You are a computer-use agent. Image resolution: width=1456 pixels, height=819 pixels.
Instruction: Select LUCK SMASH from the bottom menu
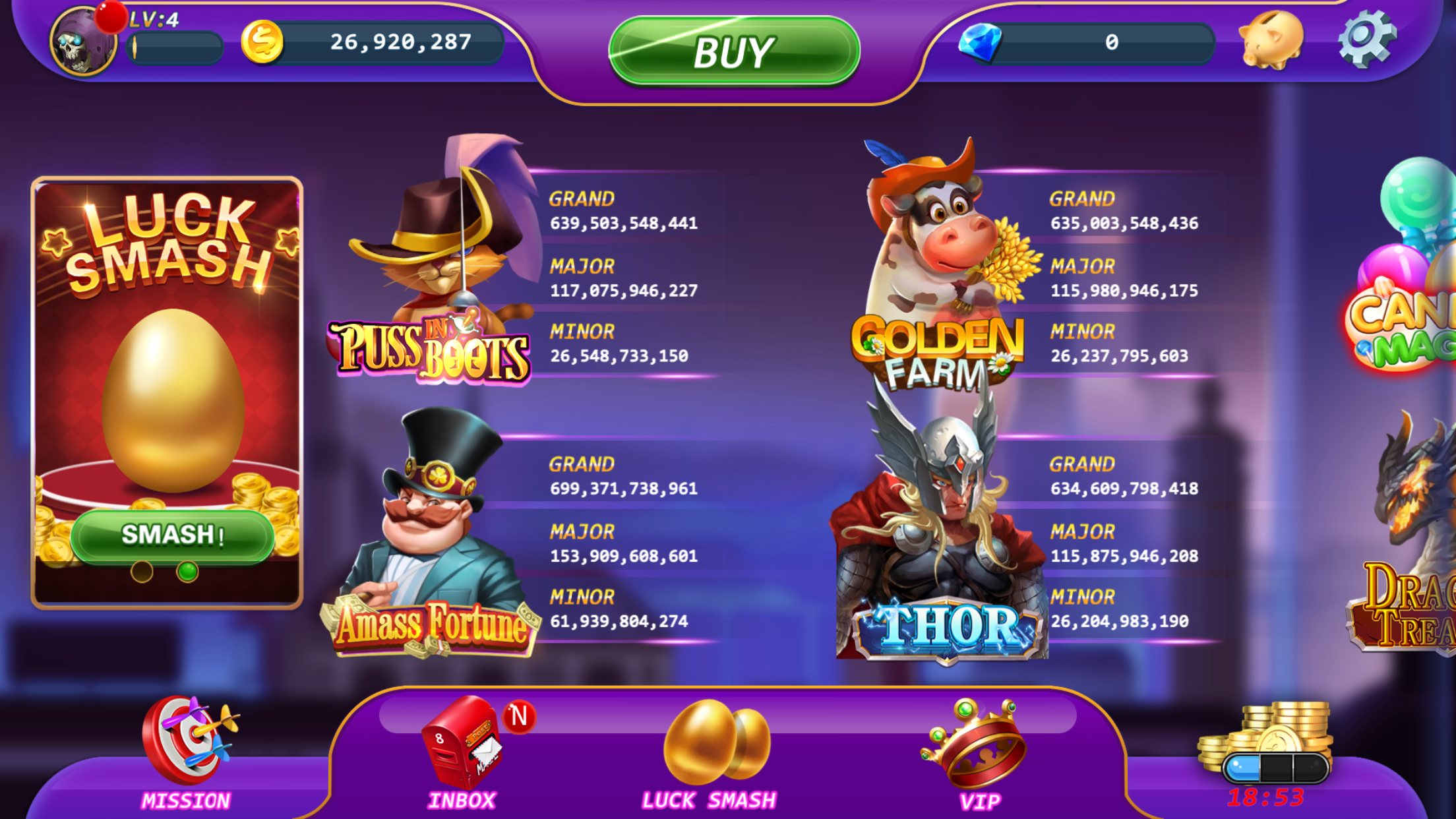709,800
